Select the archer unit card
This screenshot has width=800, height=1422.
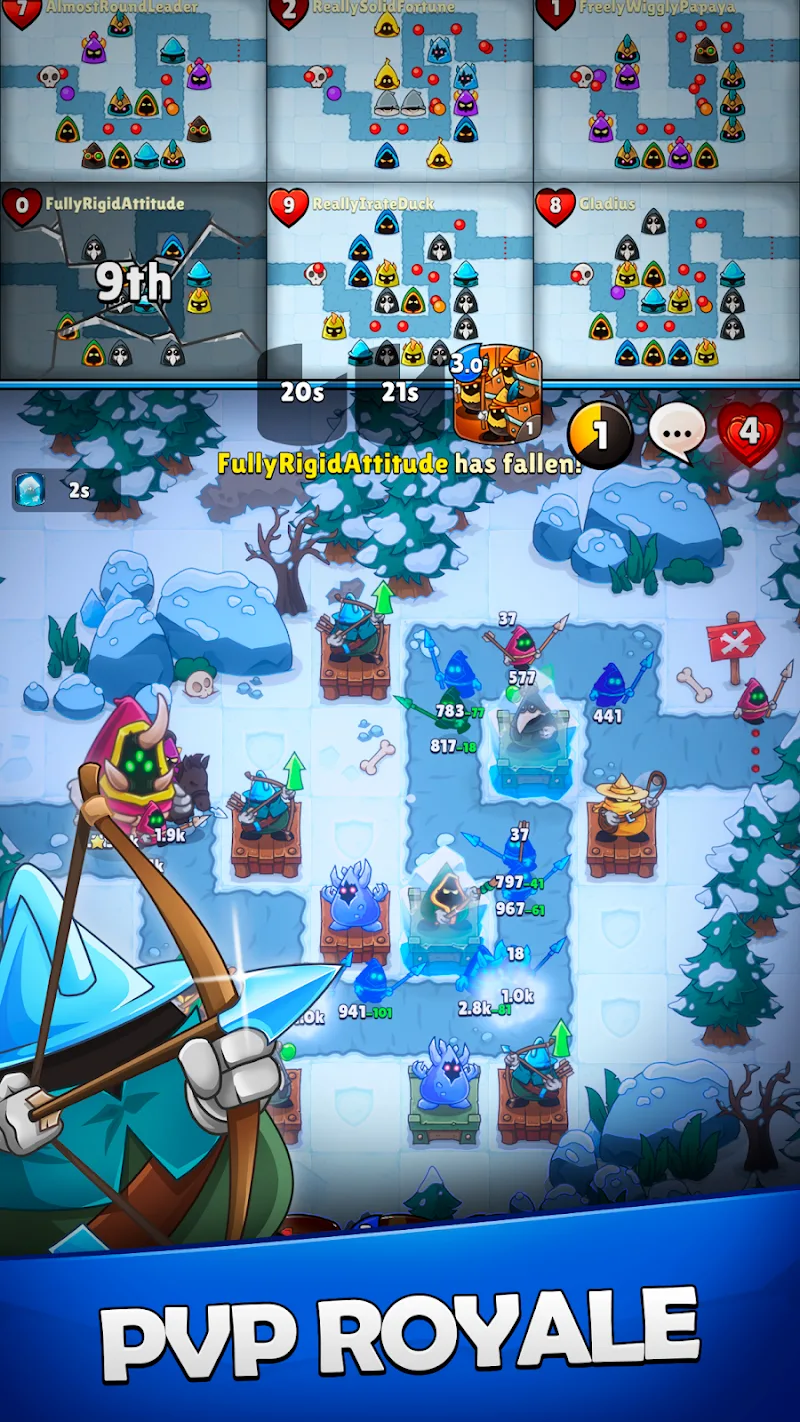tap(497, 395)
